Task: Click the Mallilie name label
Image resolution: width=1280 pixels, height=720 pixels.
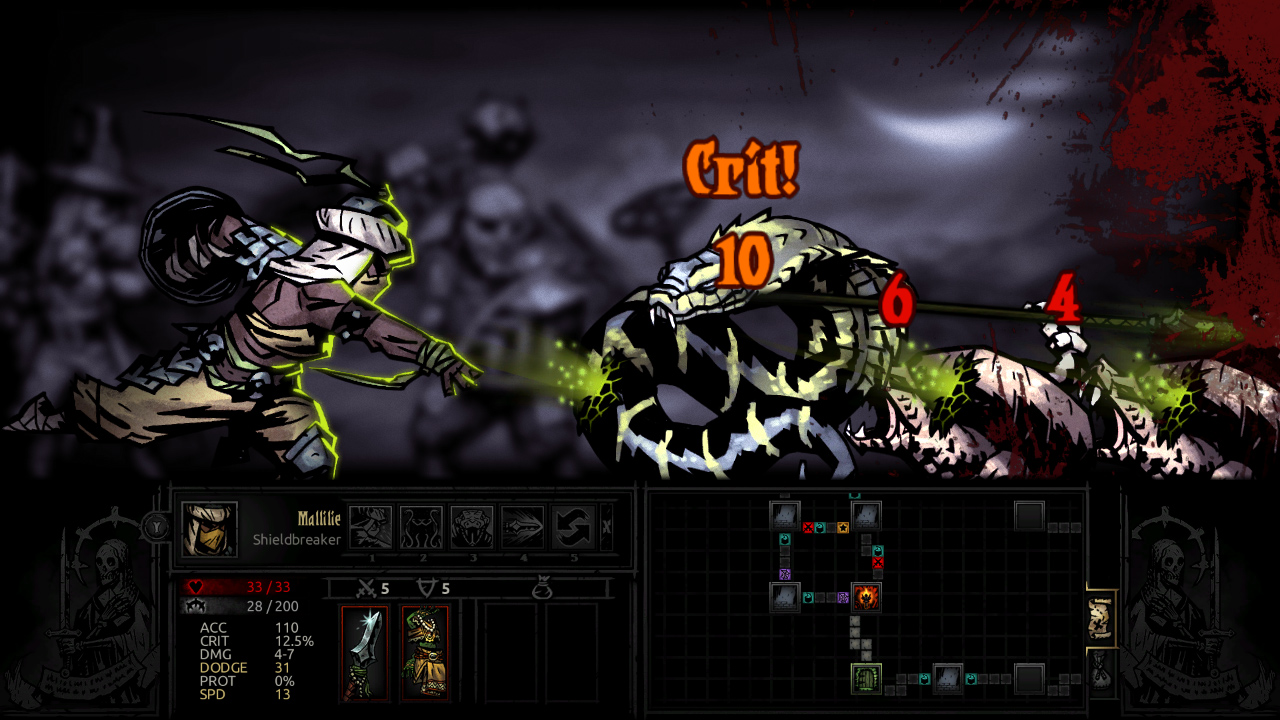Action: tap(319, 519)
